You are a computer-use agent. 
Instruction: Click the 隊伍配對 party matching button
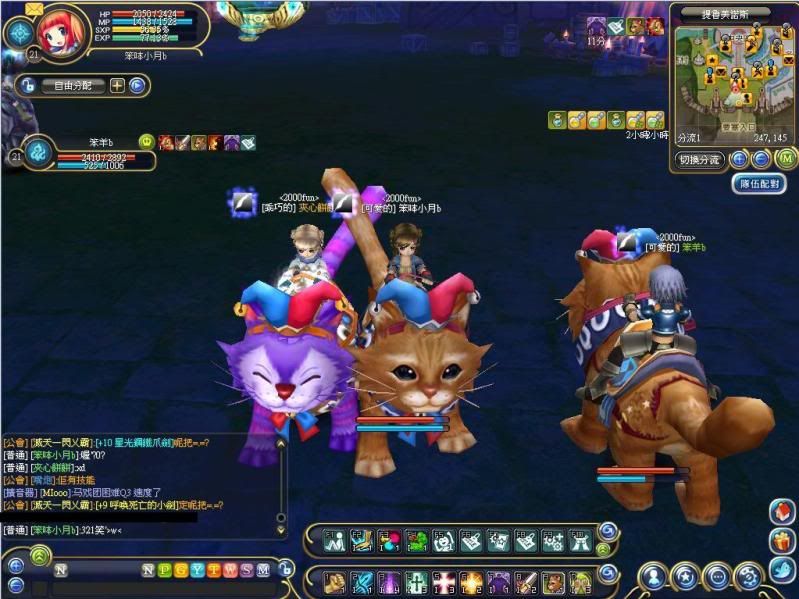(x=758, y=184)
